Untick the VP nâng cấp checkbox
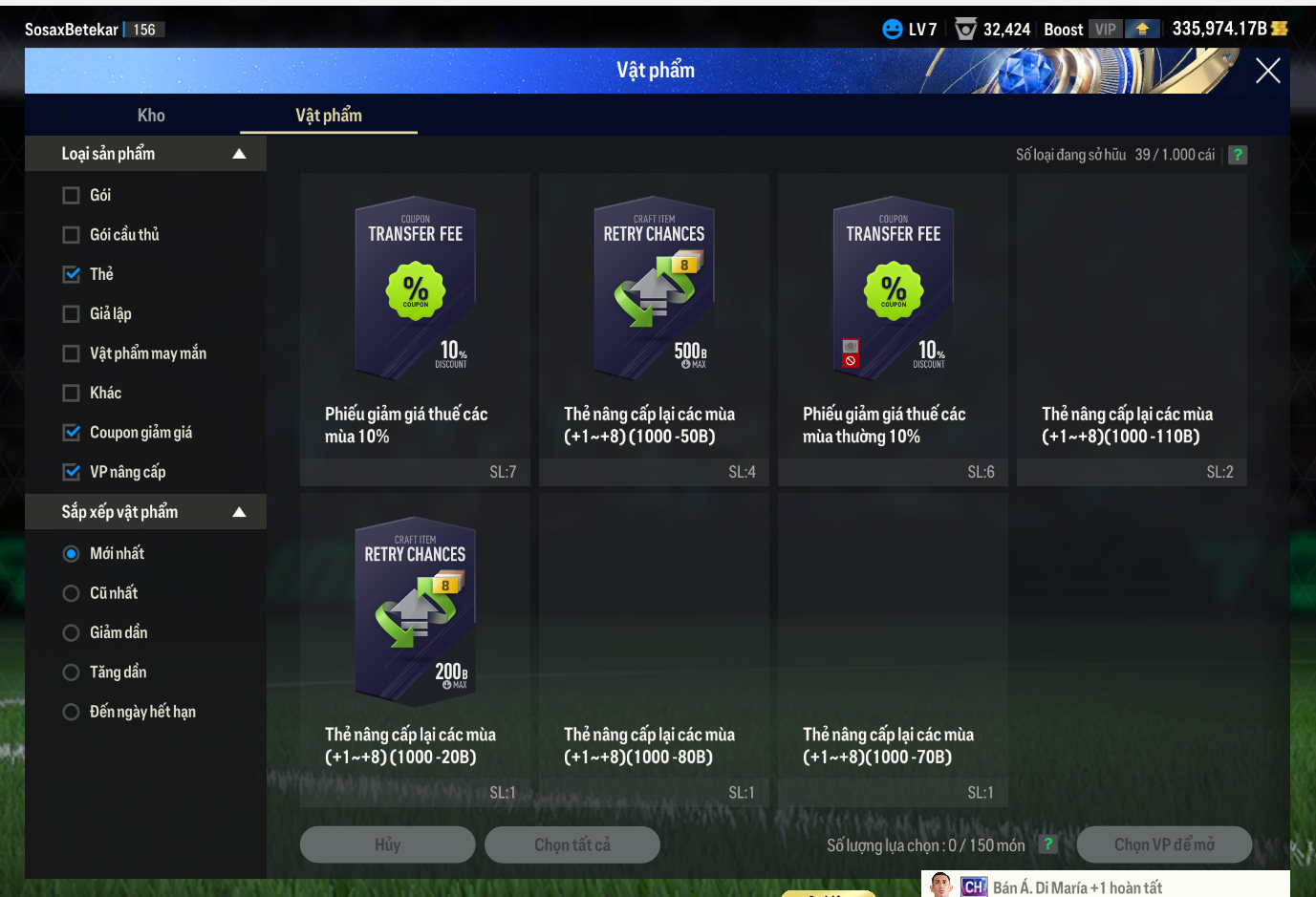 pyautogui.click(x=71, y=472)
